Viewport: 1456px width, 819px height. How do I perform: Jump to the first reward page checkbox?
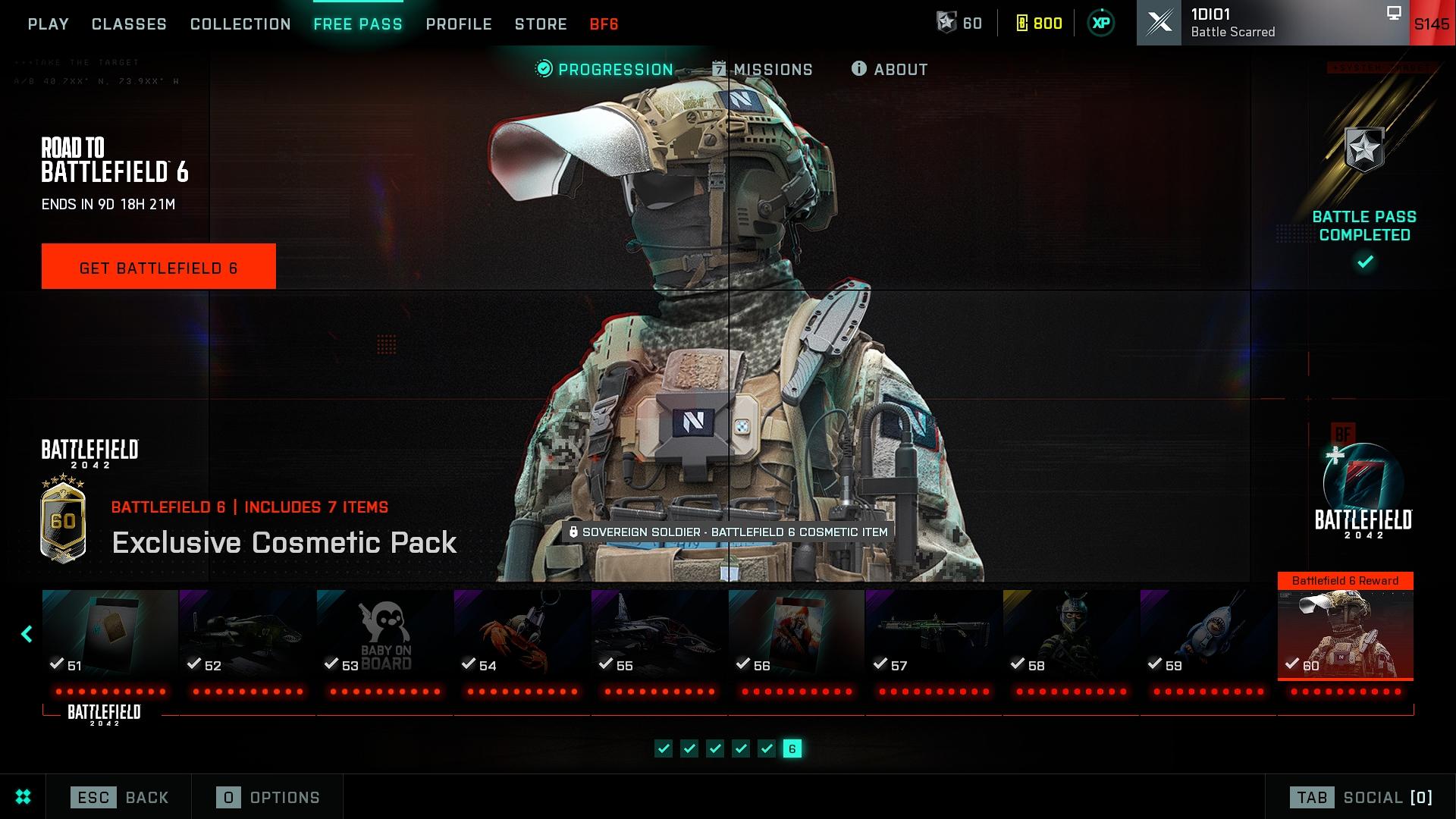coord(664,749)
